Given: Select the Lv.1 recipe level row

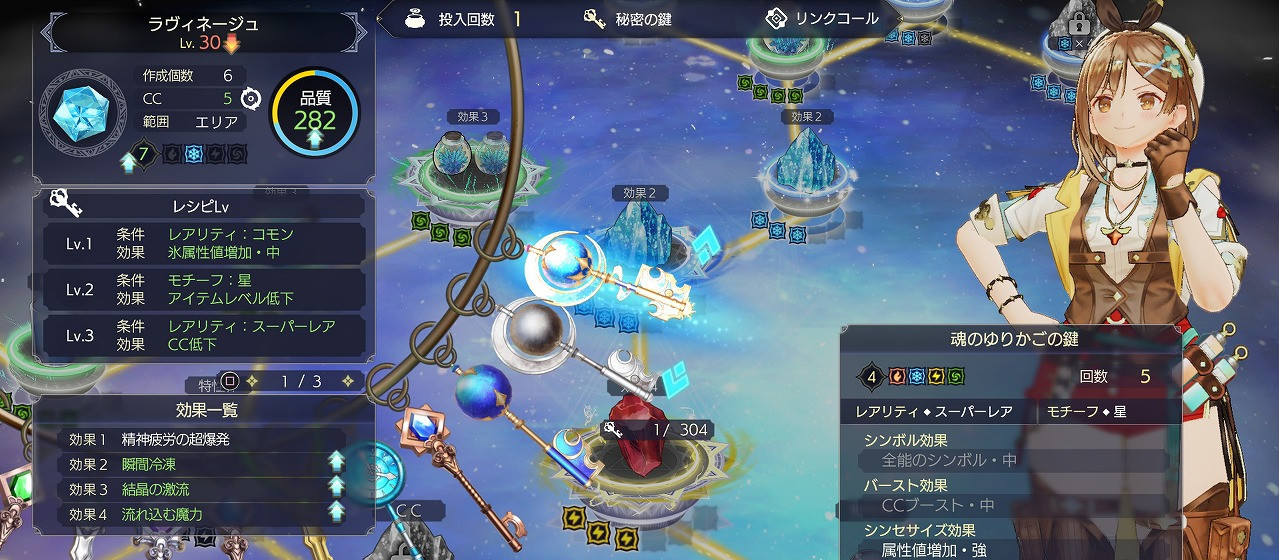Looking at the screenshot, I should pyautogui.click(x=201, y=243).
